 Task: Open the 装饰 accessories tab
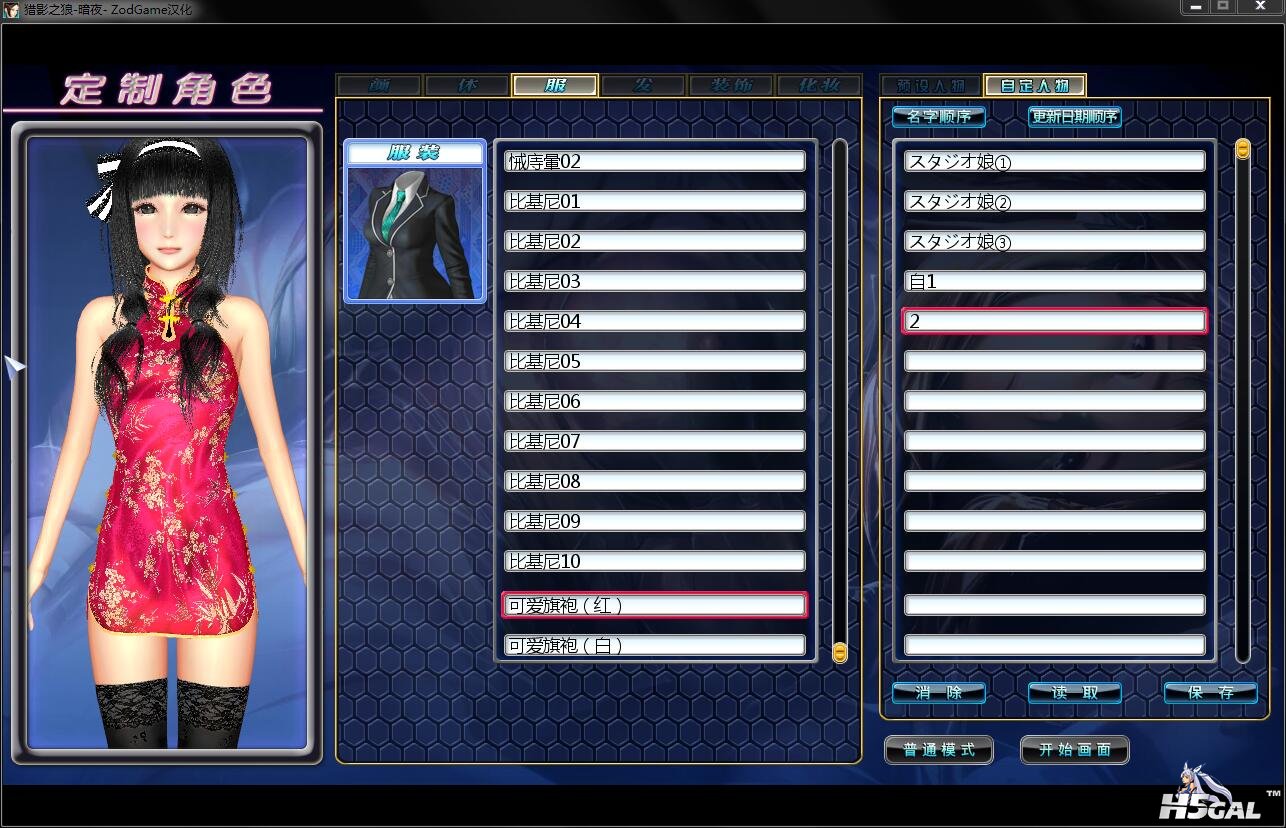pyautogui.click(x=731, y=86)
